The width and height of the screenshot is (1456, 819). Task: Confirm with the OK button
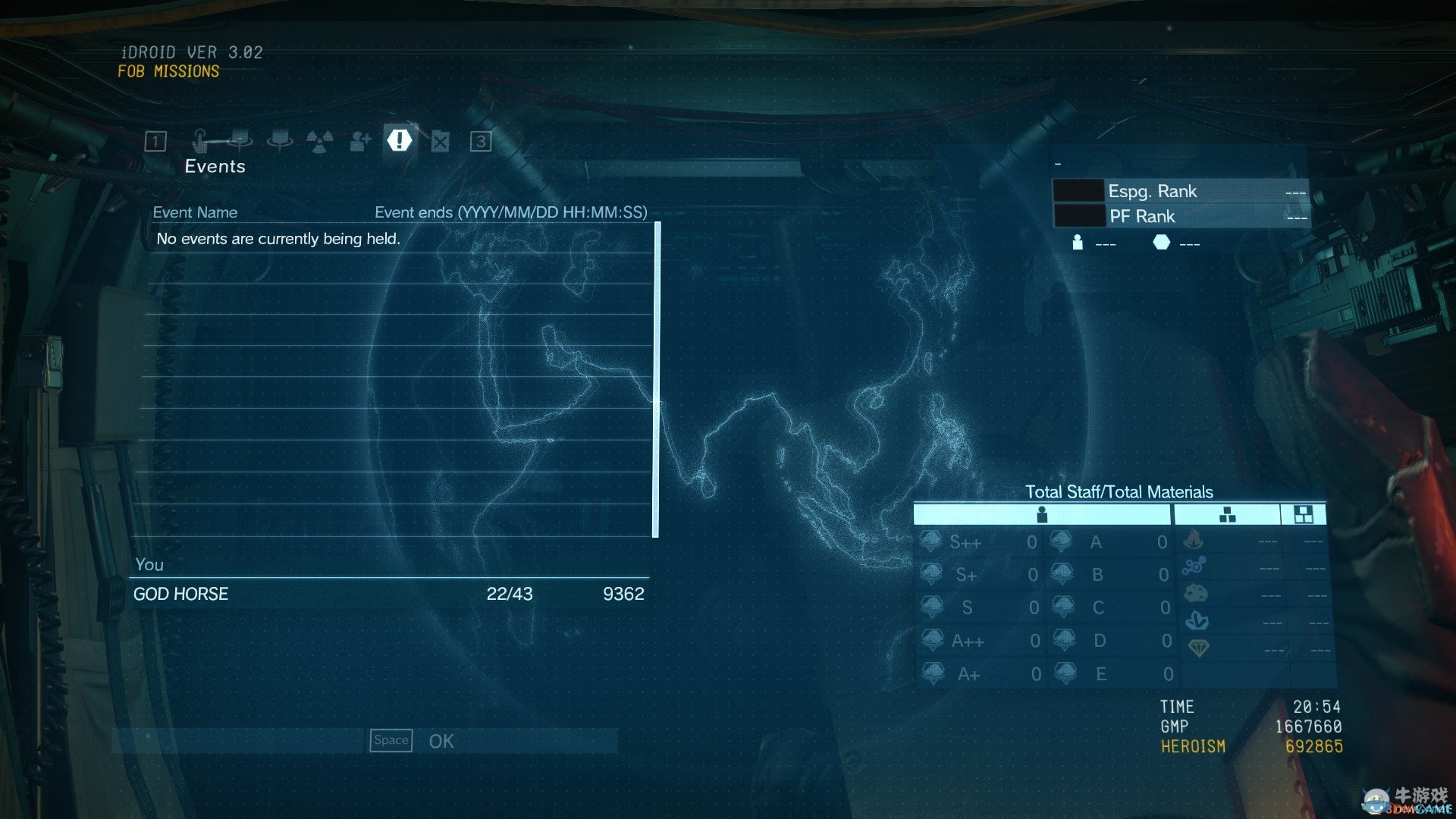point(441,741)
